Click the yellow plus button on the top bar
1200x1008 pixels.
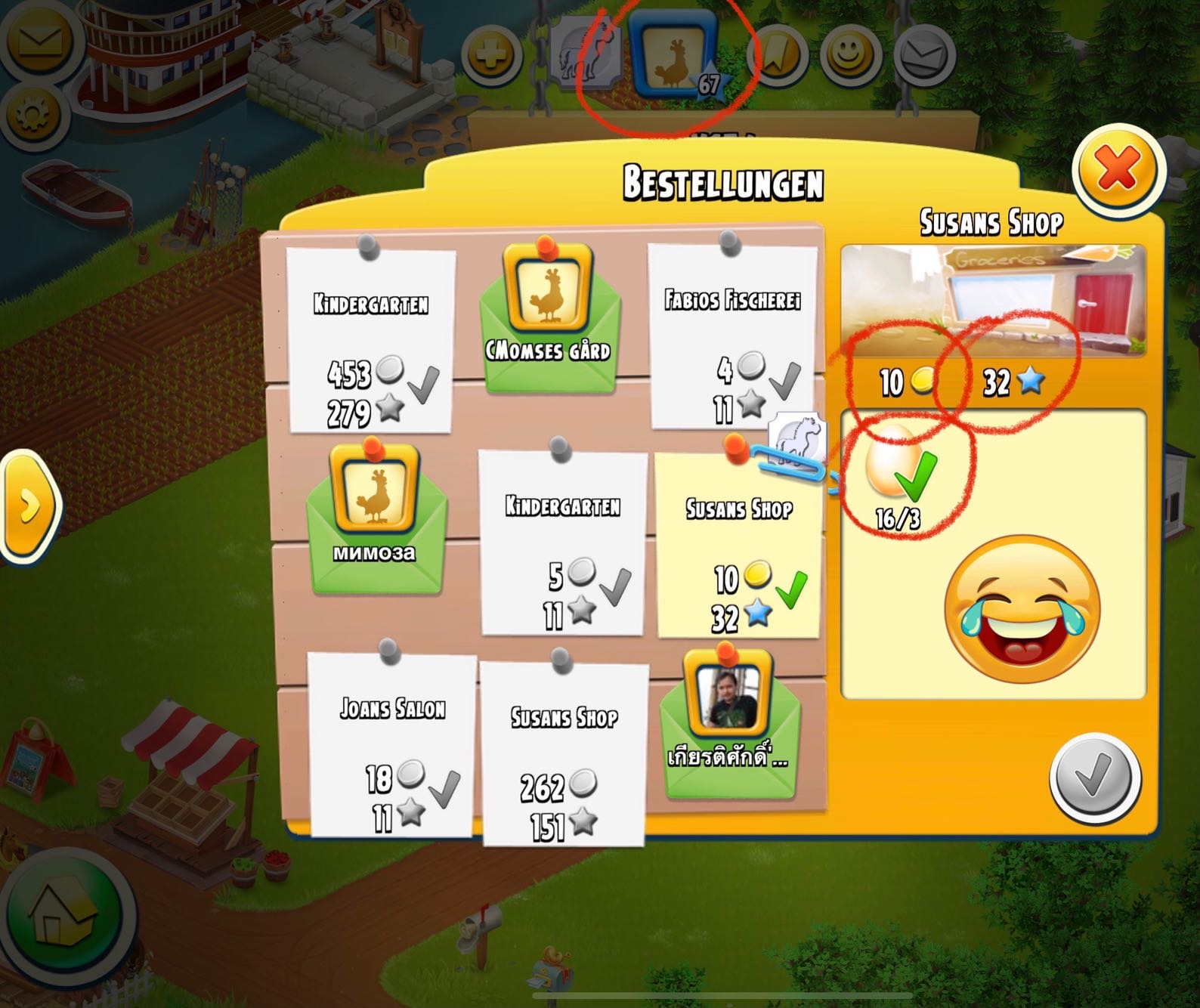(x=492, y=54)
